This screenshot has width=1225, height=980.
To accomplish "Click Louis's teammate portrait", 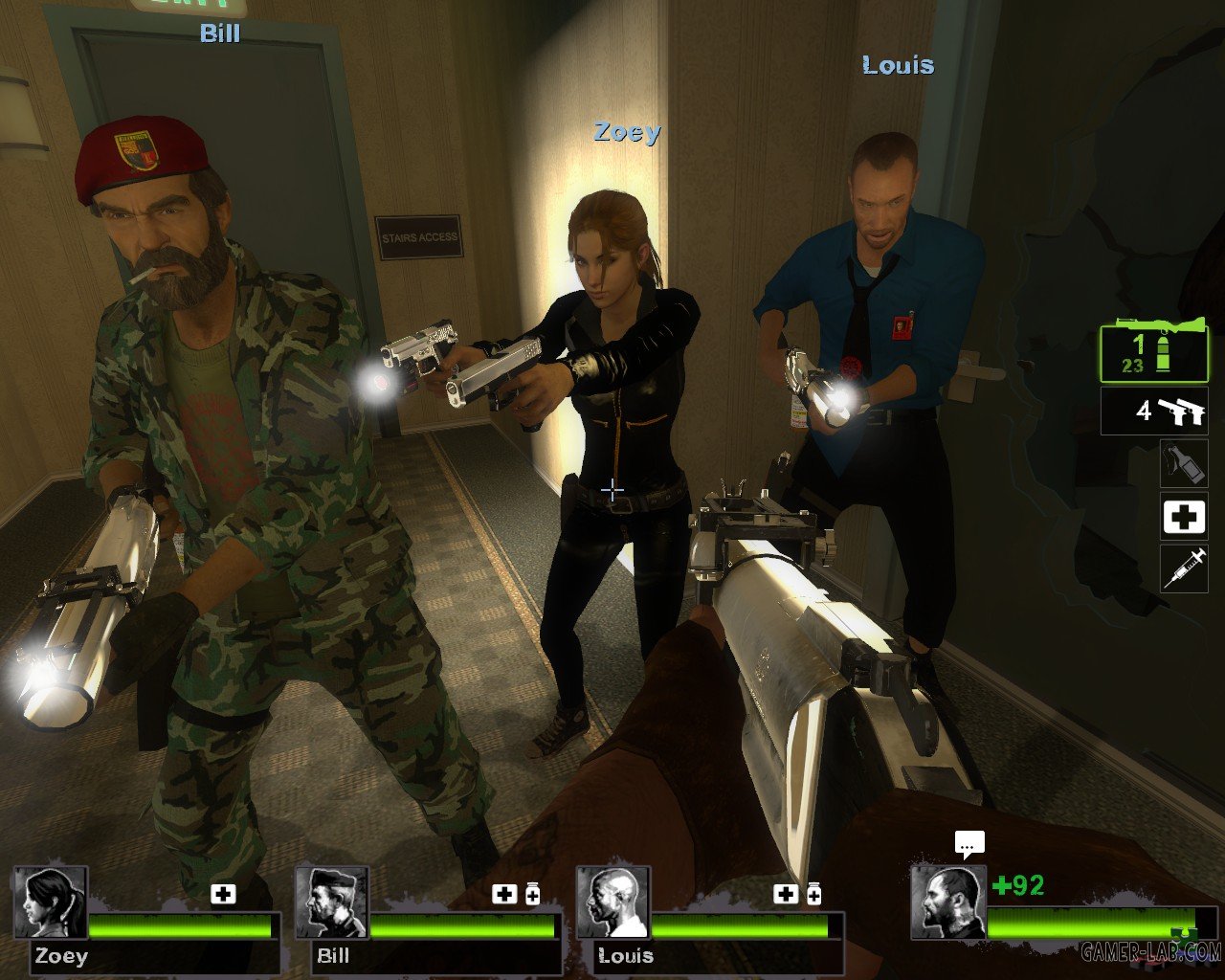I will [613, 902].
